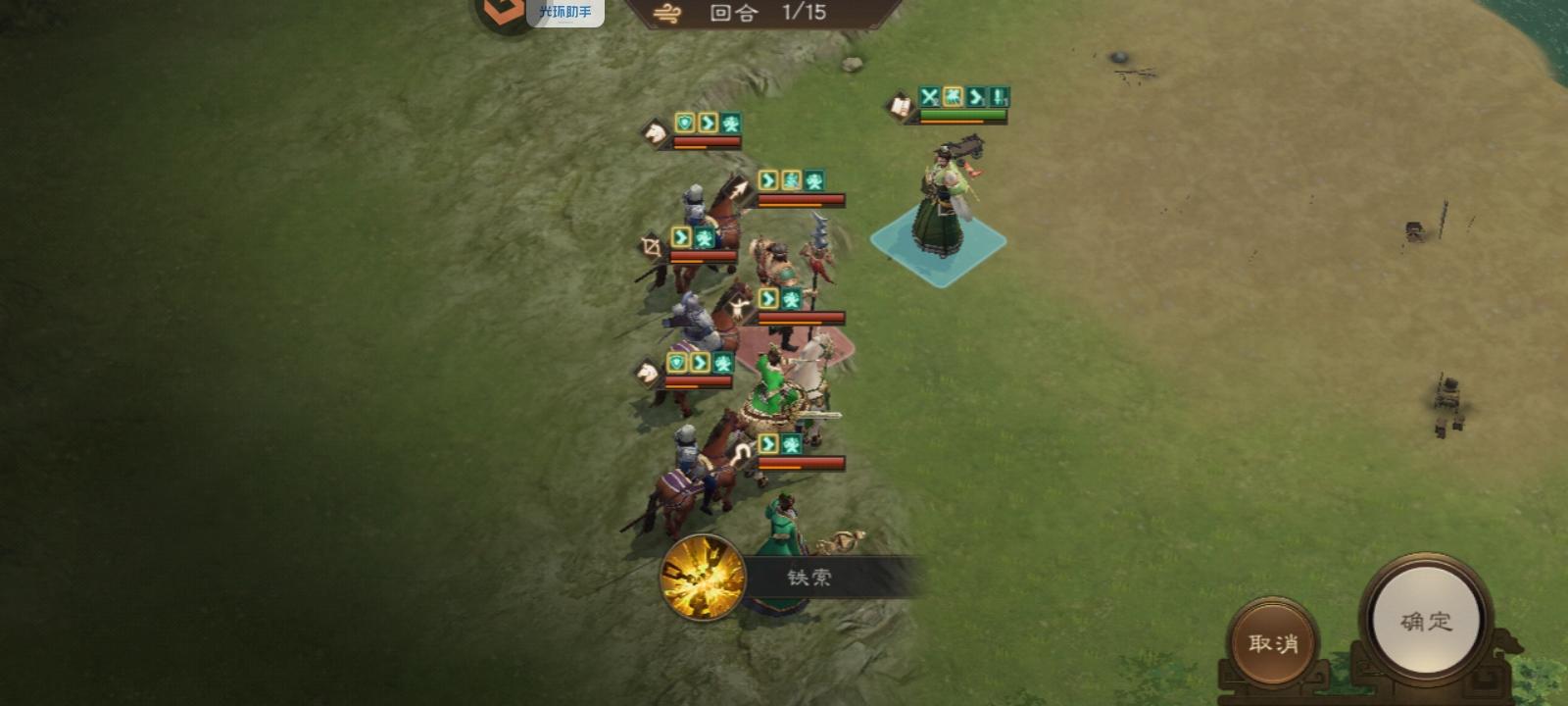Tap the shield buff icon above the green-robed rider
Viewport: 1568px width, 706px height.
pos(675,364)
